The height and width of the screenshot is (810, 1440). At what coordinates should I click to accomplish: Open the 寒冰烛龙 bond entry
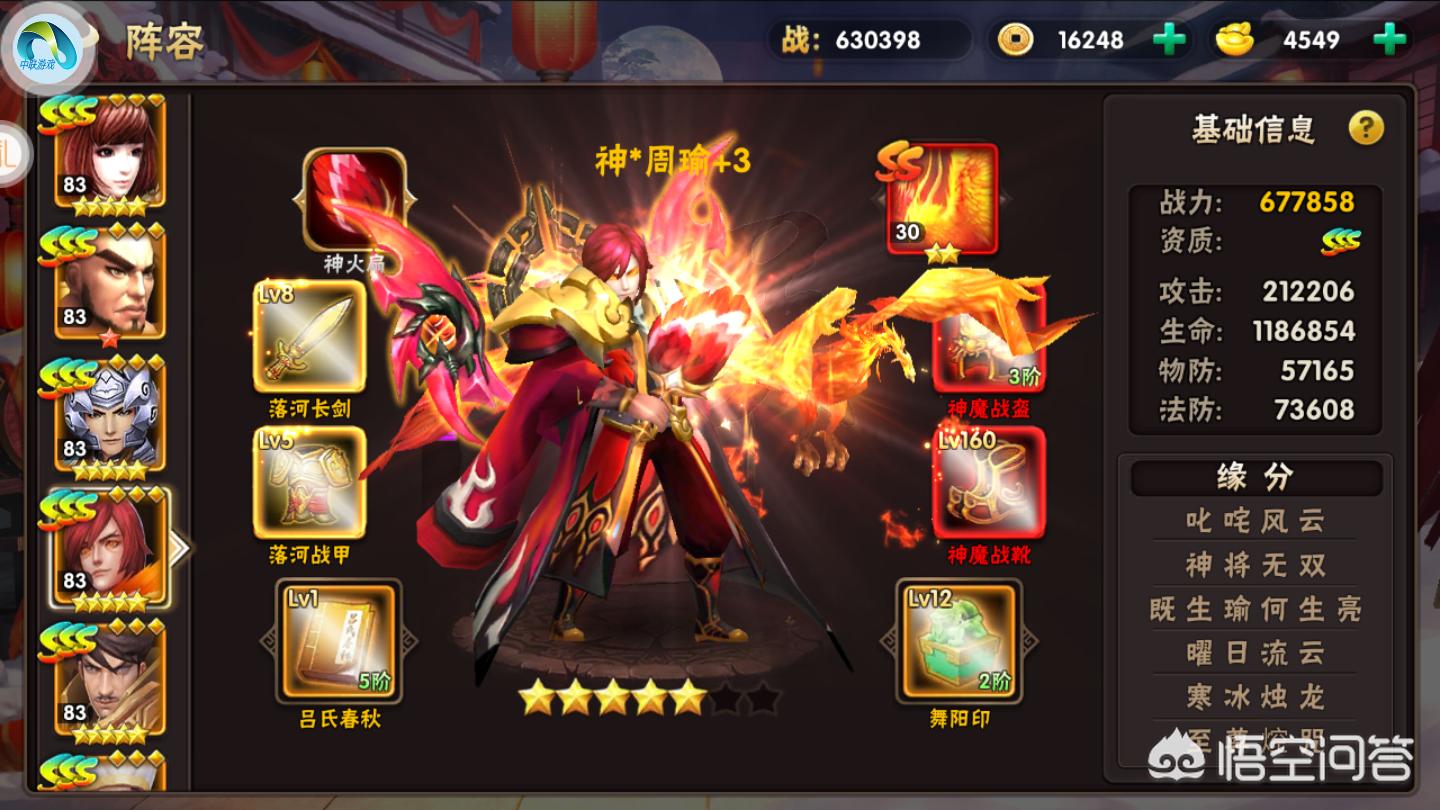click(1255, 696)
